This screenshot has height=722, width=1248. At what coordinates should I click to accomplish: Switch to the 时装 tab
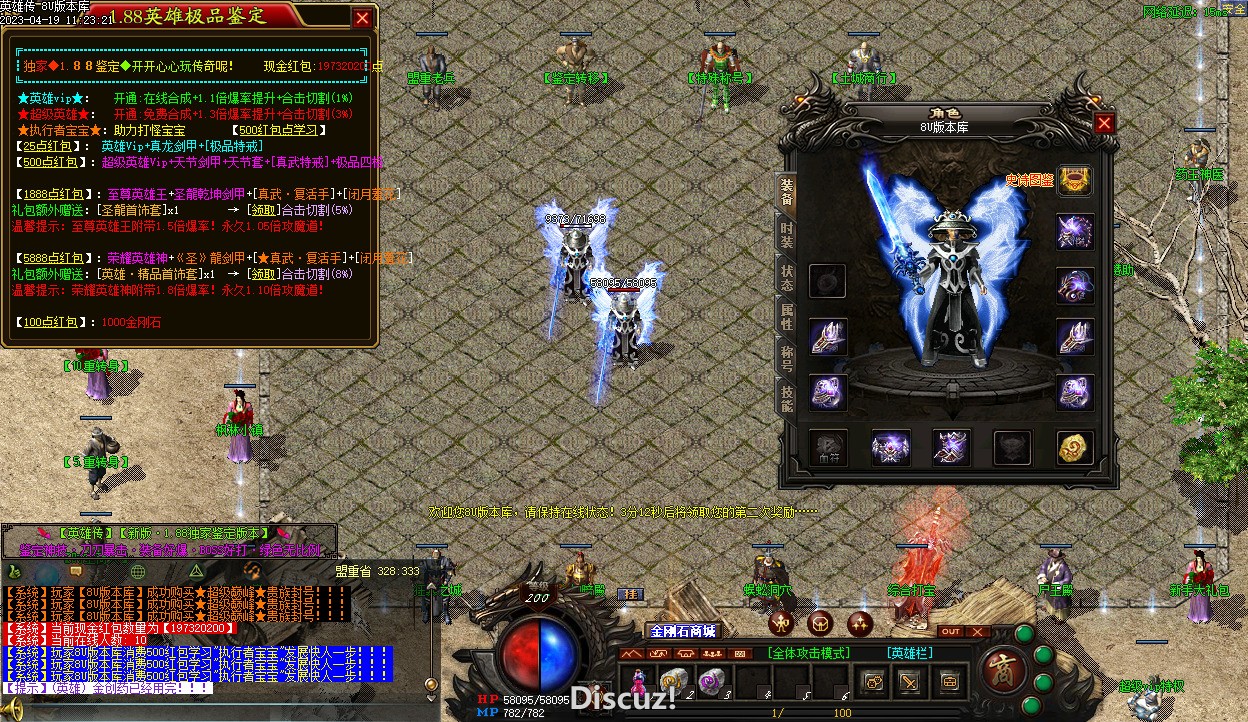click(787, 235)
